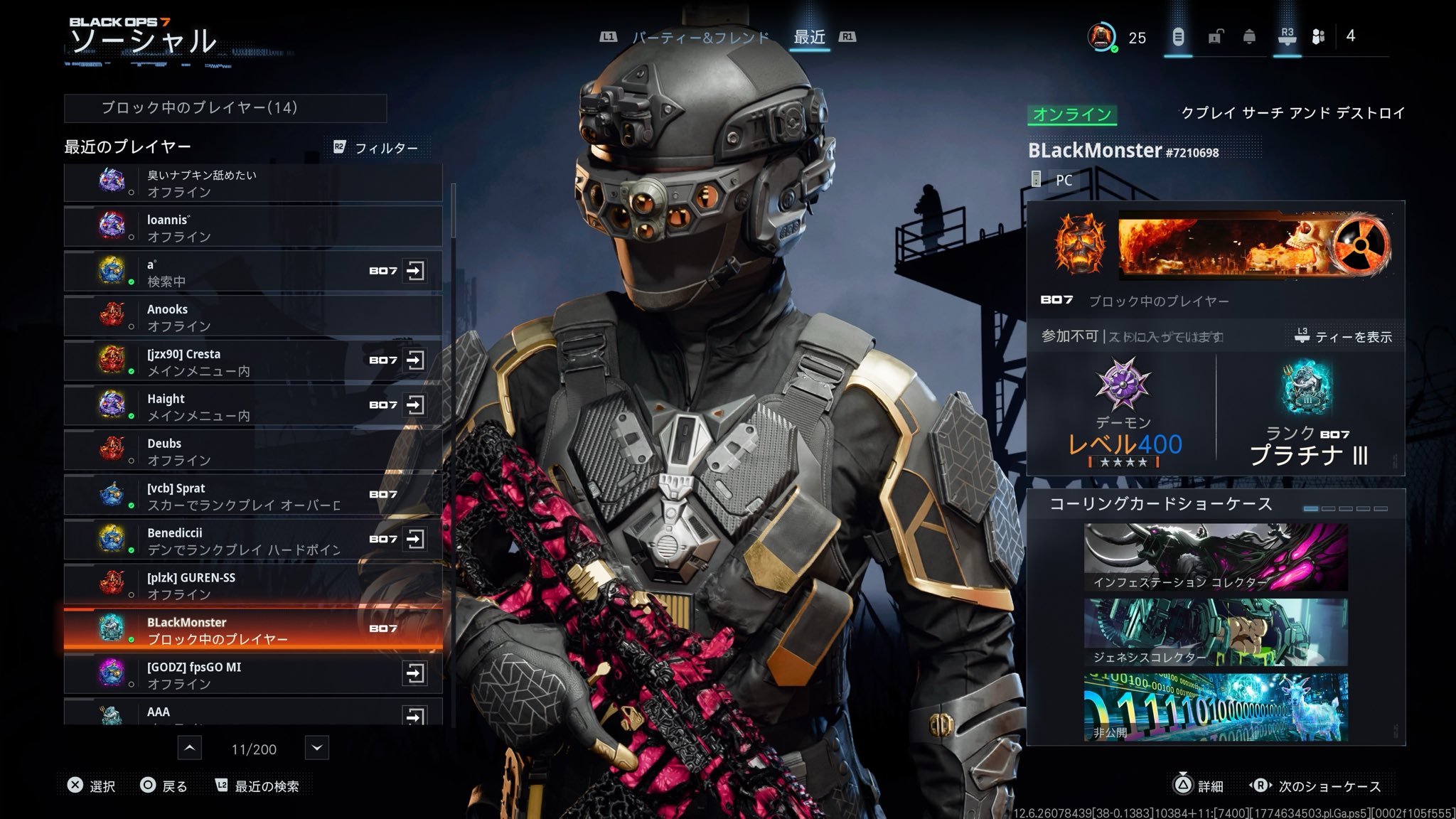Open the Genesis Collector calling card
Screen dimensions: 1456x819
pyautogui.click(x=1215, y=632)
